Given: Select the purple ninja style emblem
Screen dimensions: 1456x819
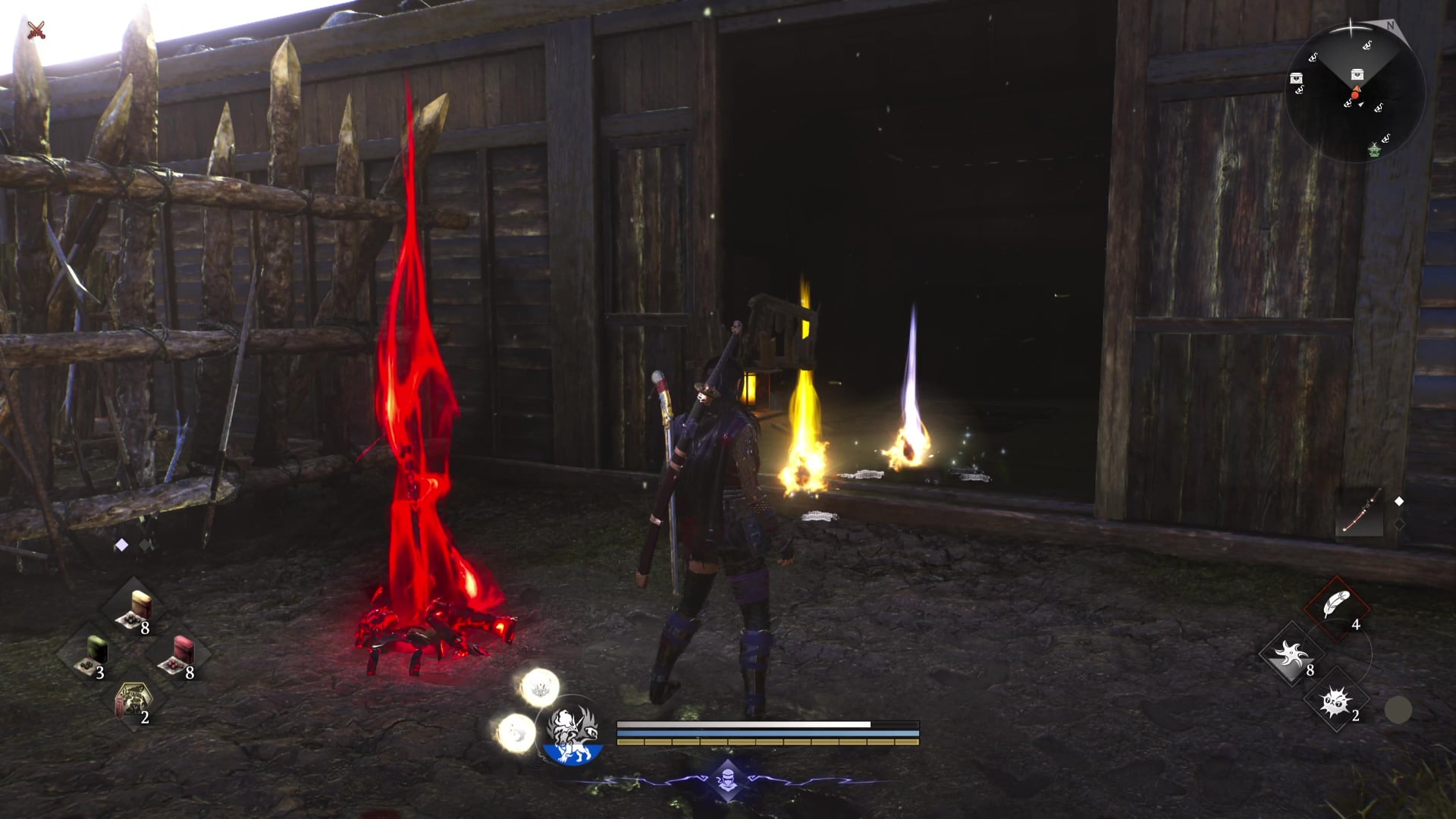Looking at the screenshot, I should [727, 780].
